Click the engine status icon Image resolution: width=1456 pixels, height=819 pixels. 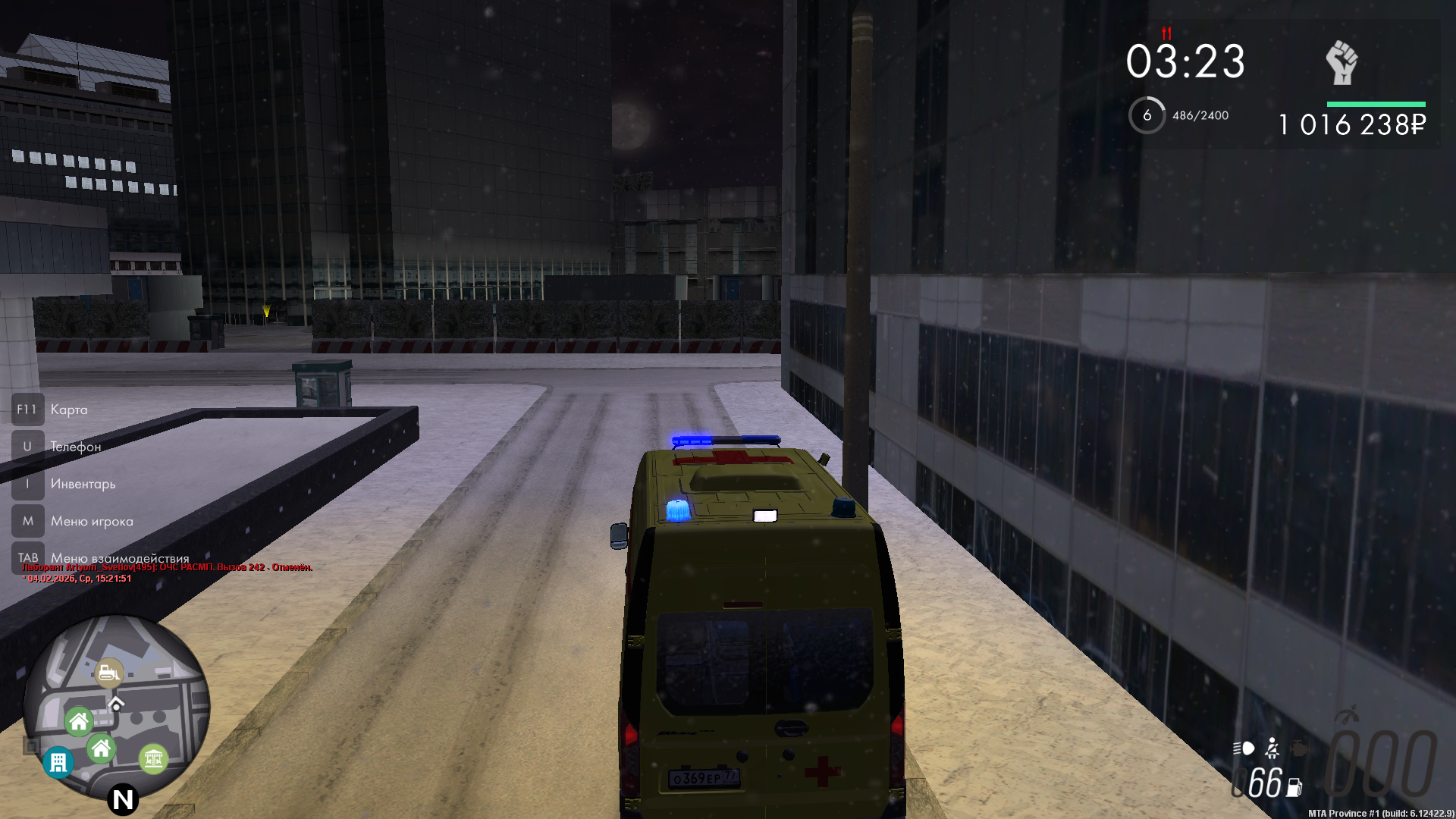point(1299,748)
